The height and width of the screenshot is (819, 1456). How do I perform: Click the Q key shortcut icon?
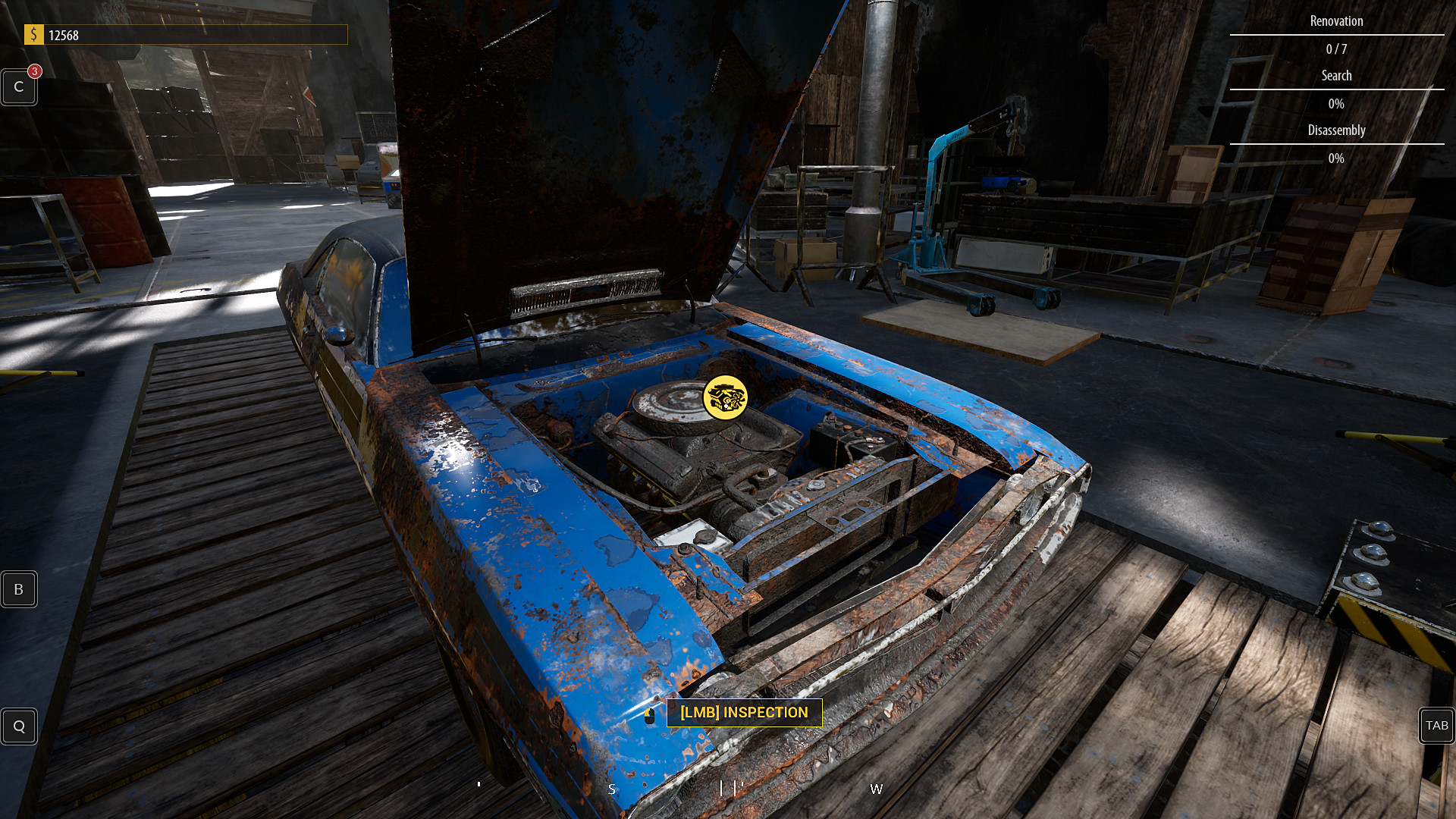[18, 726]
